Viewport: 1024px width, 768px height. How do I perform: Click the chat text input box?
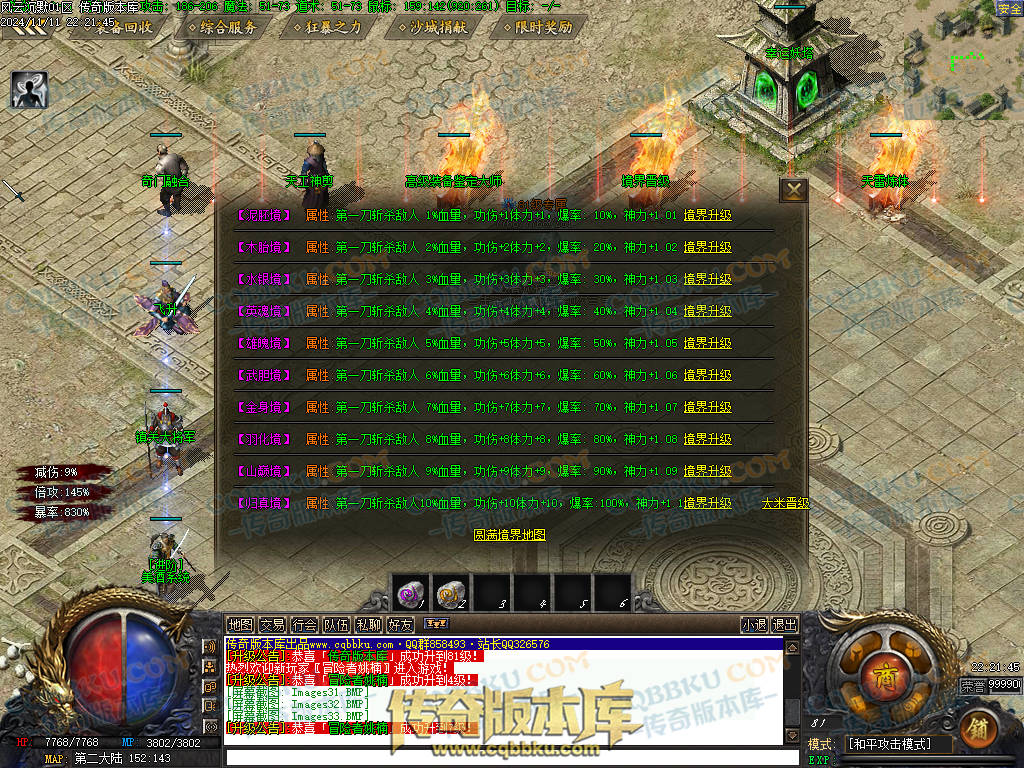500,757
